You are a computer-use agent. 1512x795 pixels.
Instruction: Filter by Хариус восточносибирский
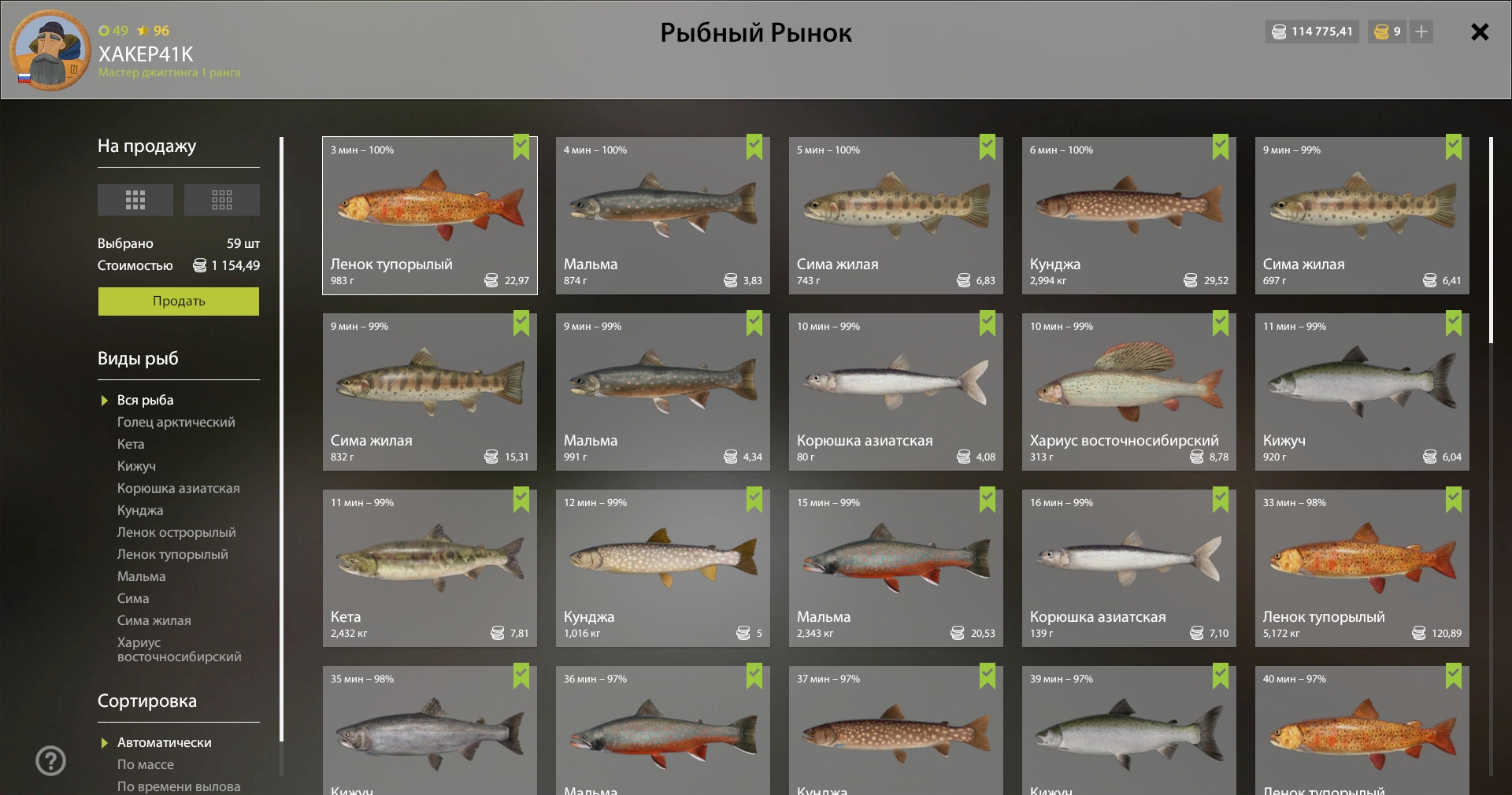coord(179,649)
